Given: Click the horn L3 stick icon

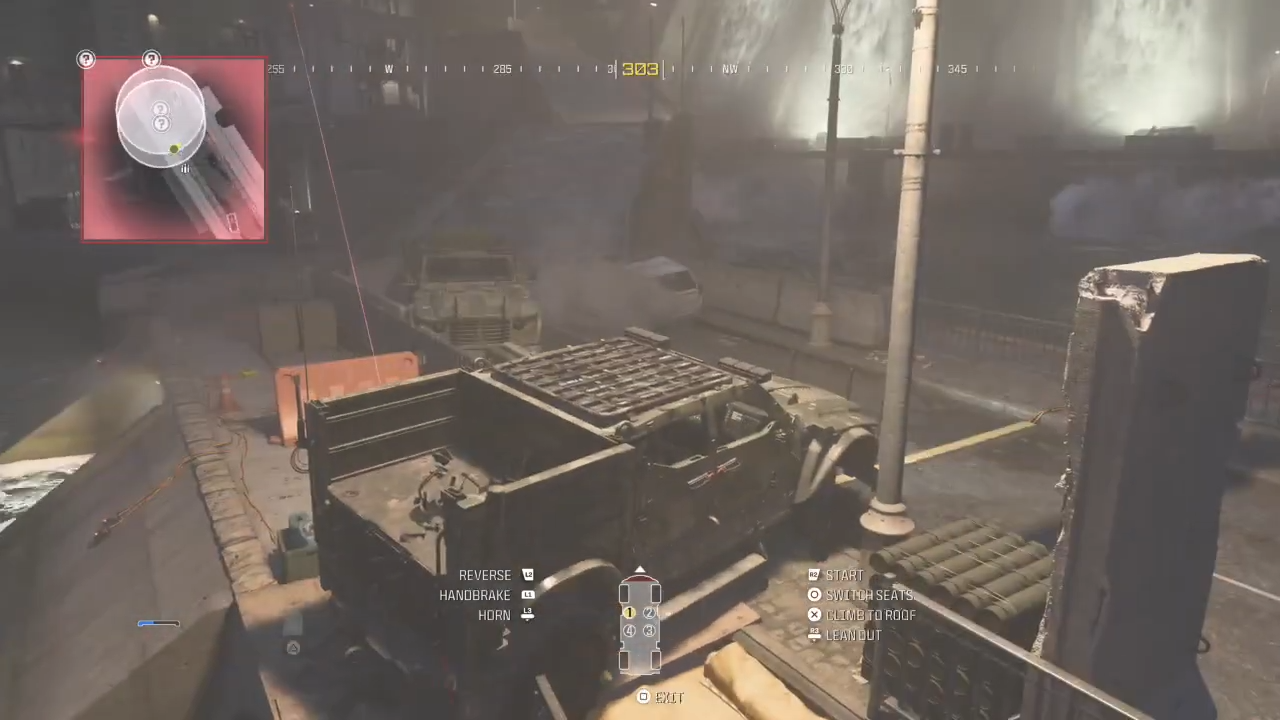Looking at the screenshot, I should 527,615.
